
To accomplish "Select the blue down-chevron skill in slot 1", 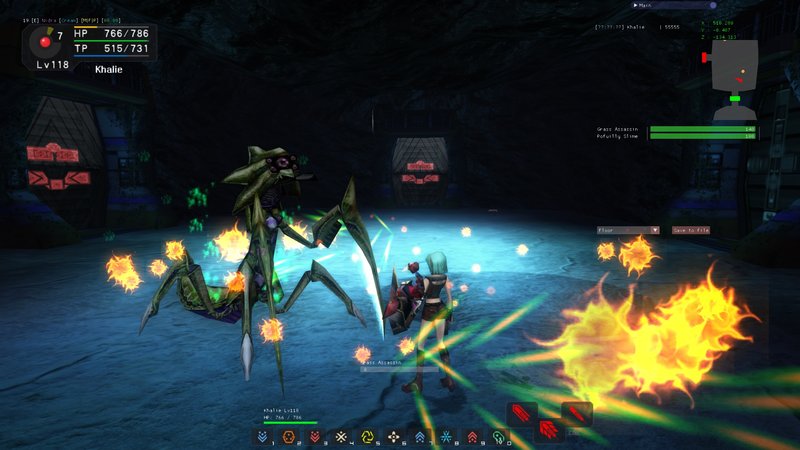I will tap(263, 437).
